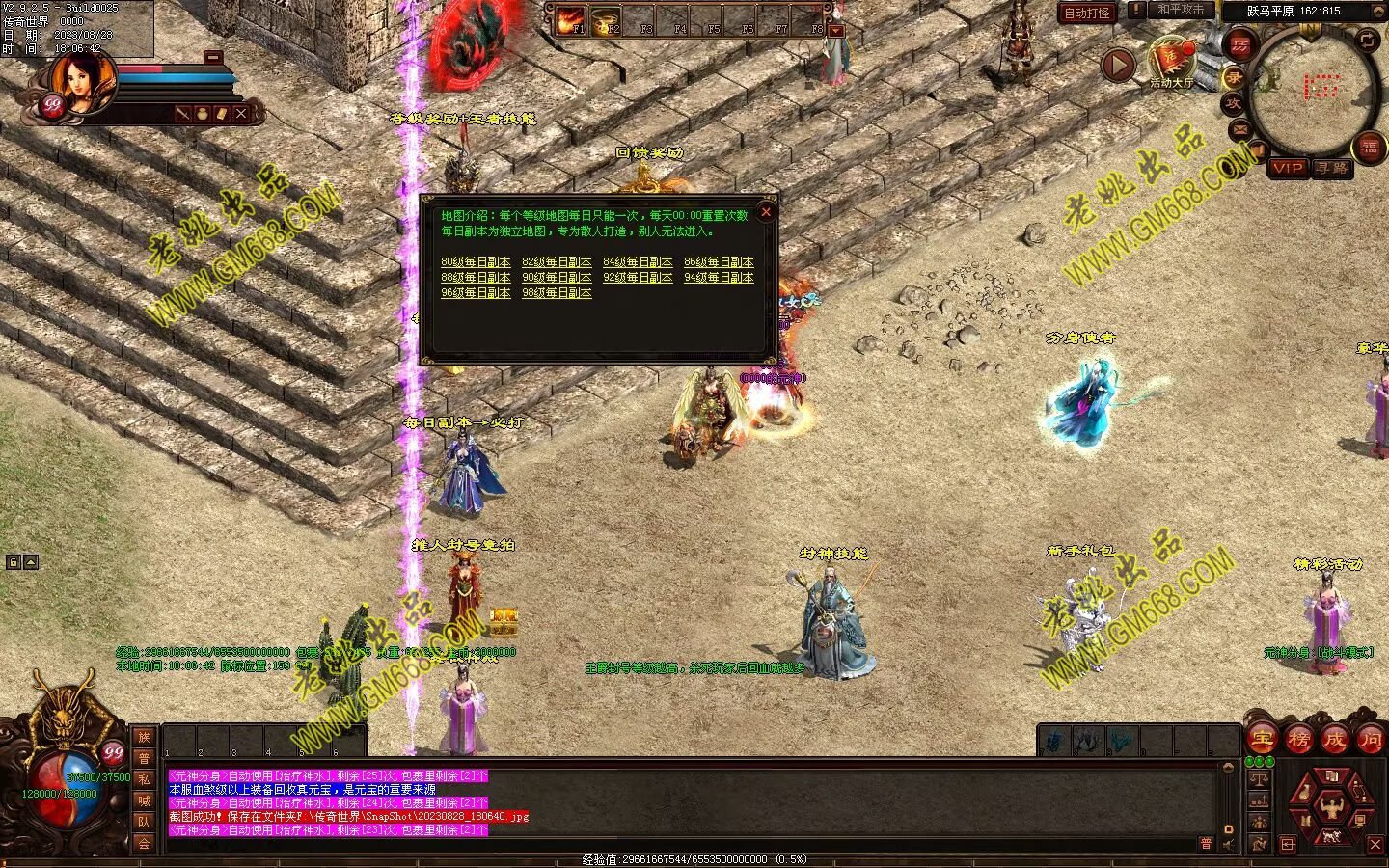The height and width of the screenshot is (868, 1389).
Task: Switch to the 私 private chat channel
Action: pyautogui.click(x=144, y=779)
